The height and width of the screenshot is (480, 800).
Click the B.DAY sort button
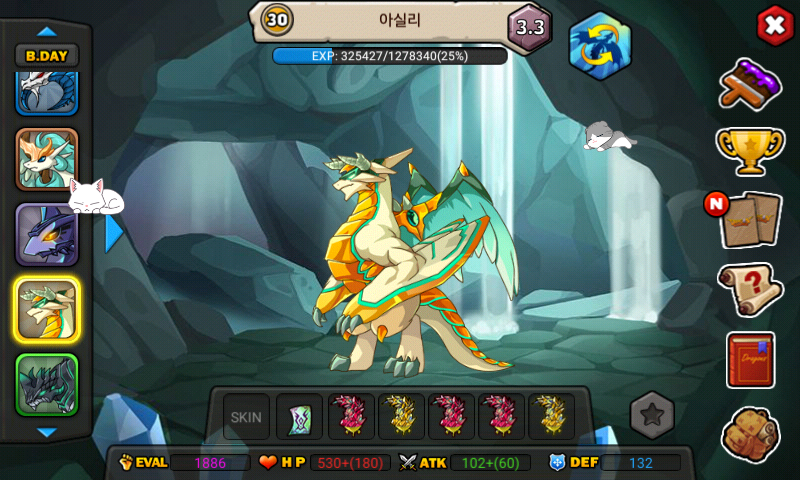[x=47, y=57]
